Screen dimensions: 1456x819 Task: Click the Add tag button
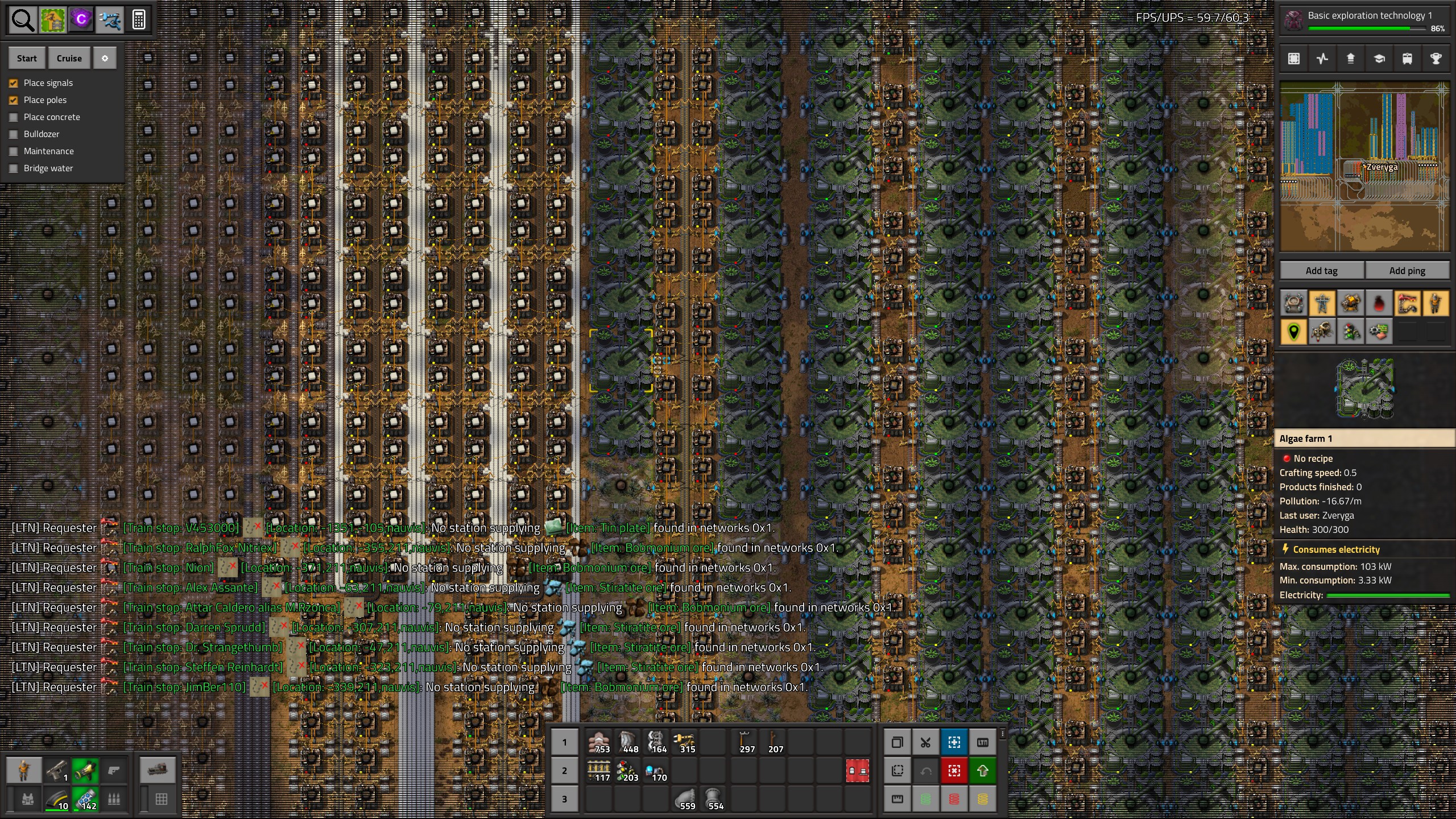click(1322, 270)
